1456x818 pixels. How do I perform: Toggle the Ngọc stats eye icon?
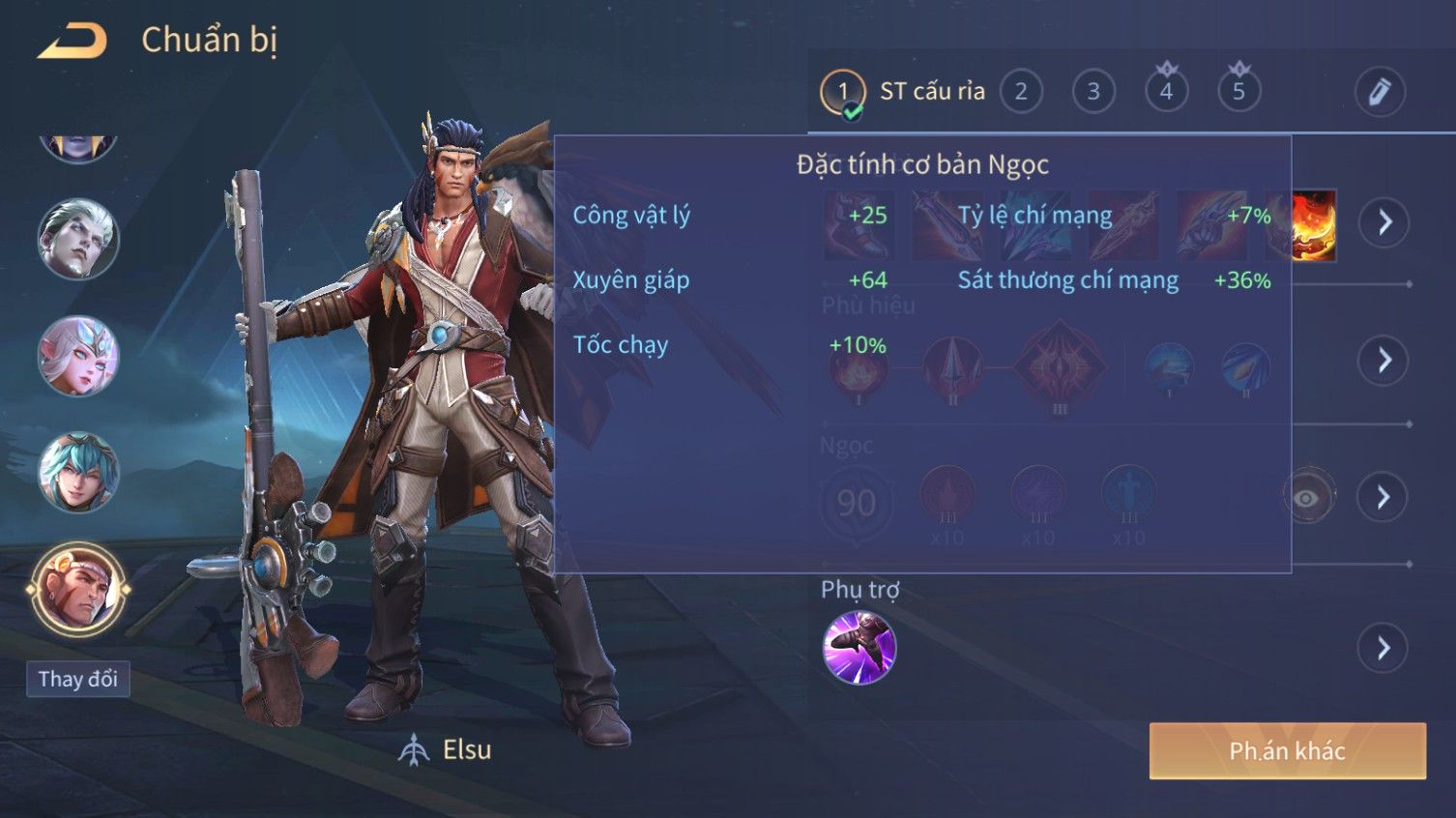pyautogui.click(x=1306, y=497)
